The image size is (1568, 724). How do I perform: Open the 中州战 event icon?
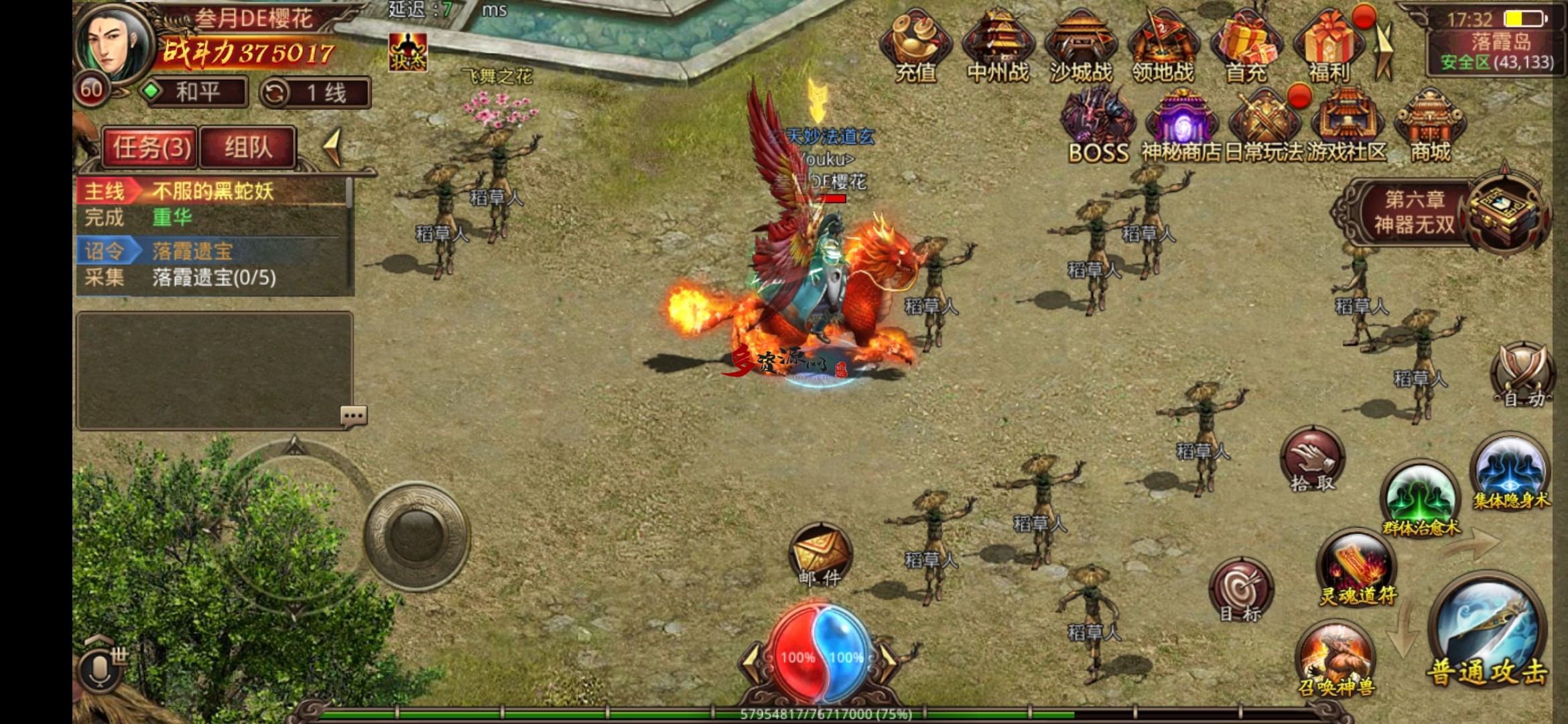tap(998, 47)
